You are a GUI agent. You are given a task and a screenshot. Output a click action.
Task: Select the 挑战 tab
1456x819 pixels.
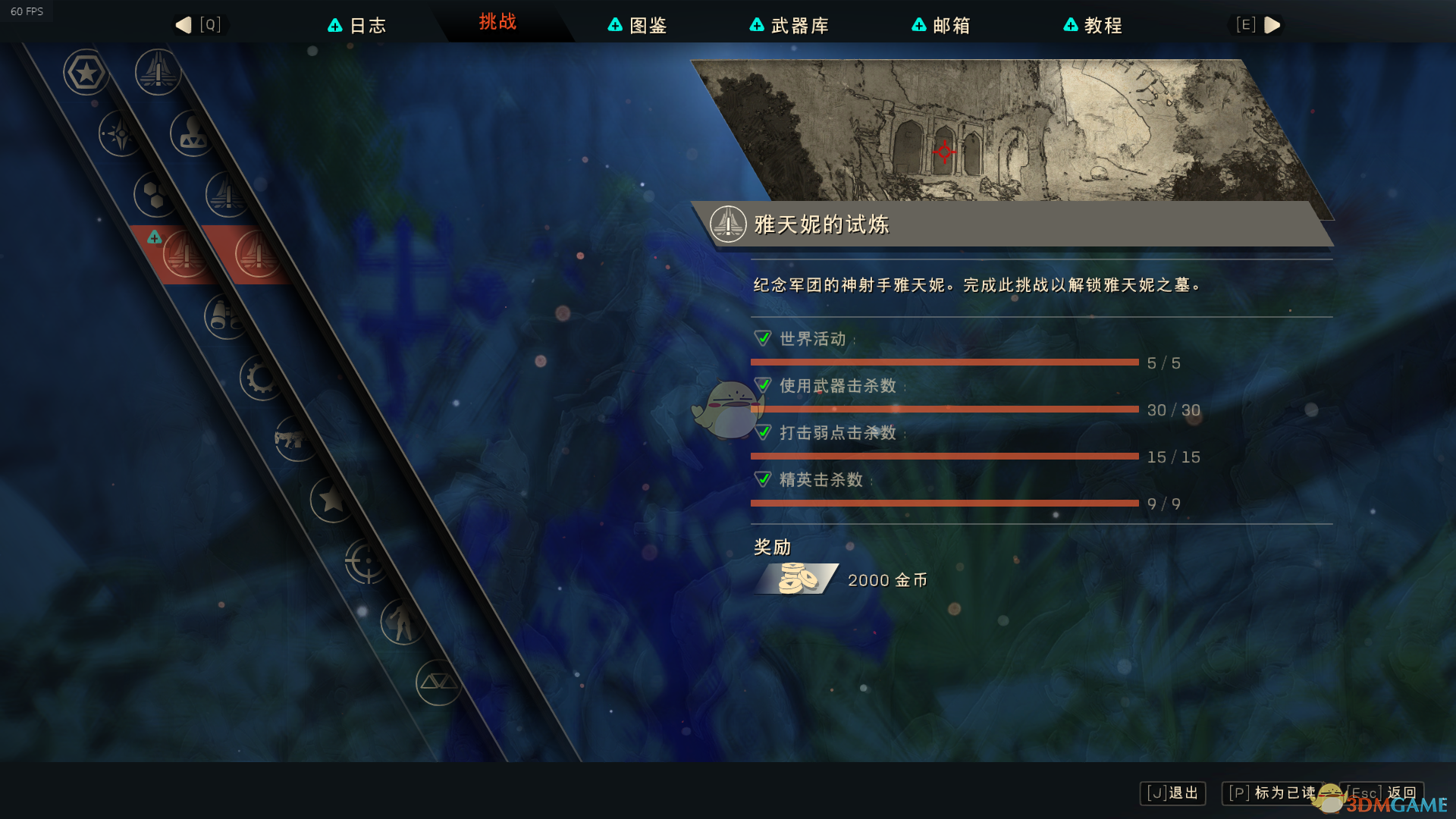(497, 22)
